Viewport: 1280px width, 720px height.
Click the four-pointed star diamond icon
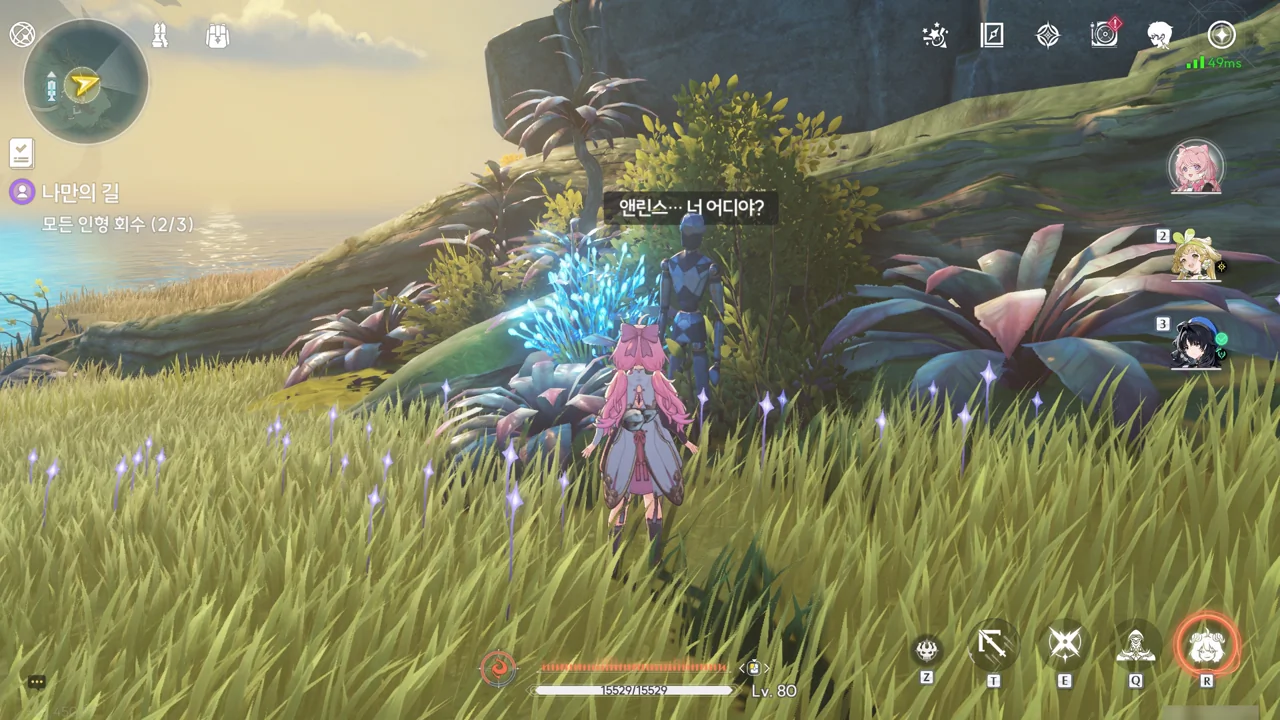[1047, 36]
